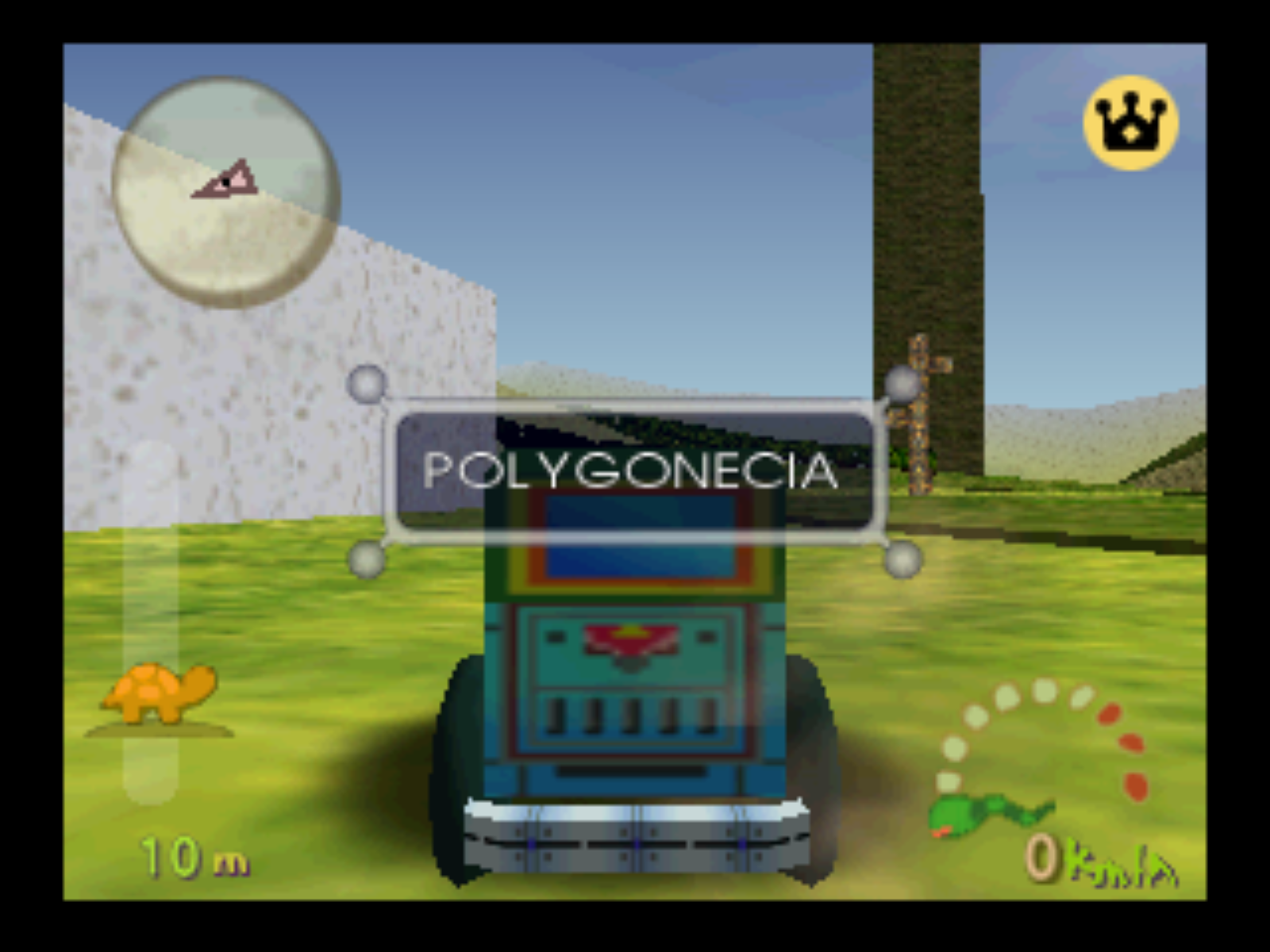1270x952 pixels.
Task: Toggle the bottom-left knob of the sign
Action: tap(366, 561)
